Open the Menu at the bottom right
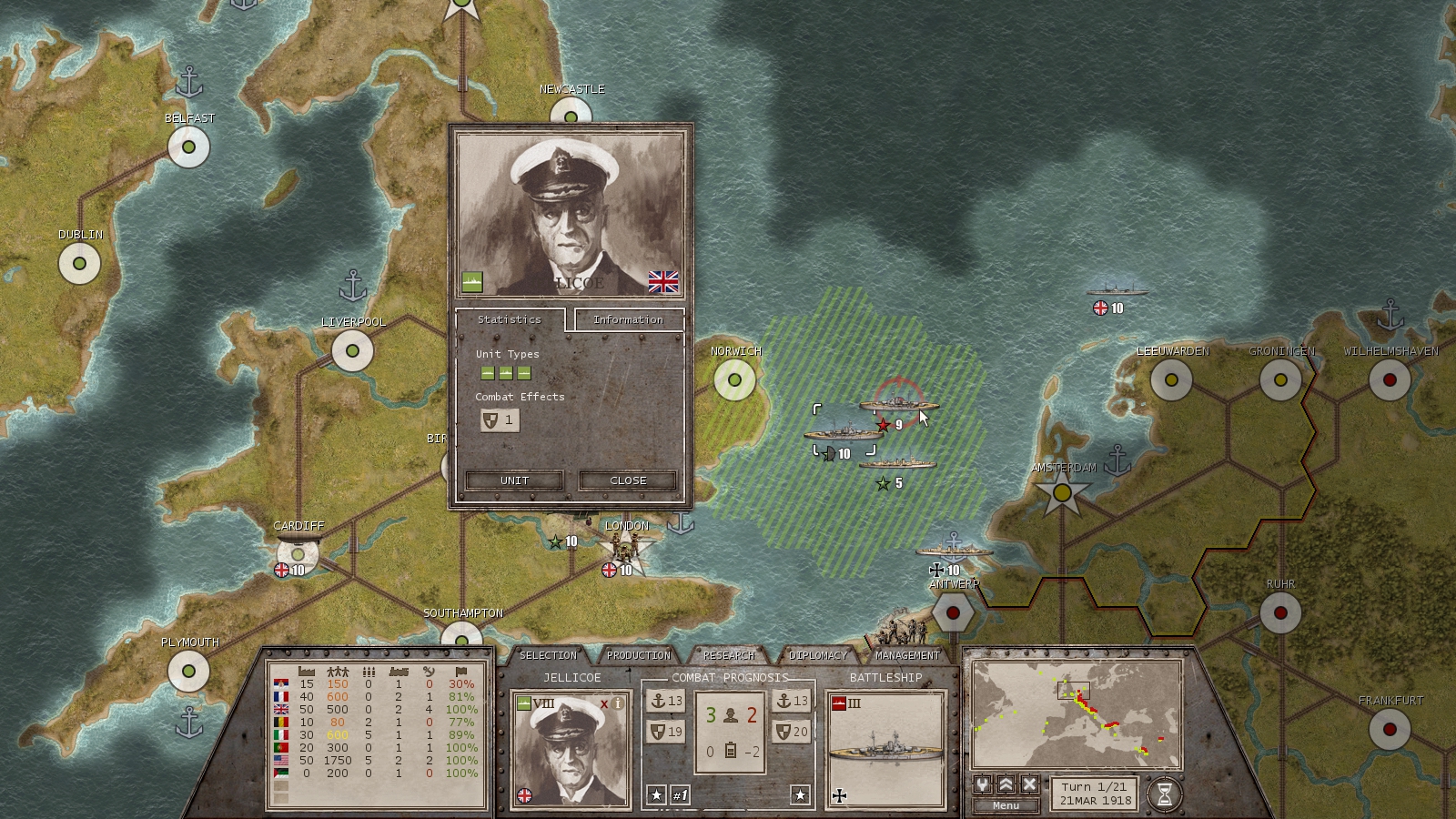The image size is (1456, 819). click(x=1006, y=804)
